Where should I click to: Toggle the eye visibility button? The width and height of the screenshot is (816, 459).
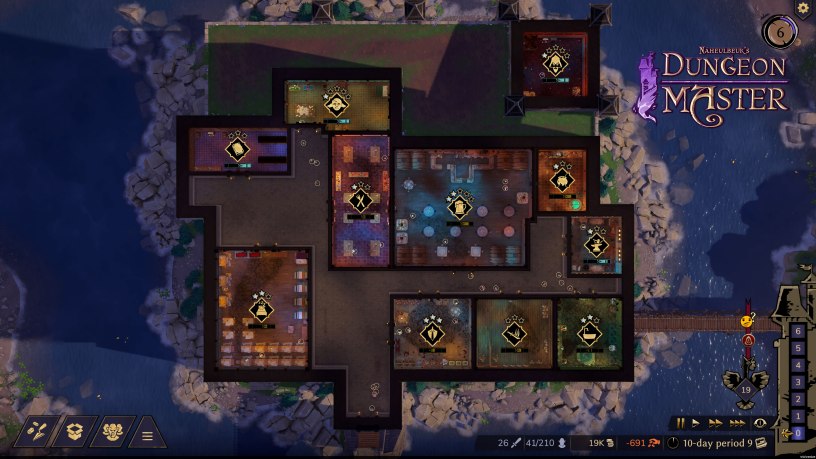pyautogui.click(x=759, y=424)
